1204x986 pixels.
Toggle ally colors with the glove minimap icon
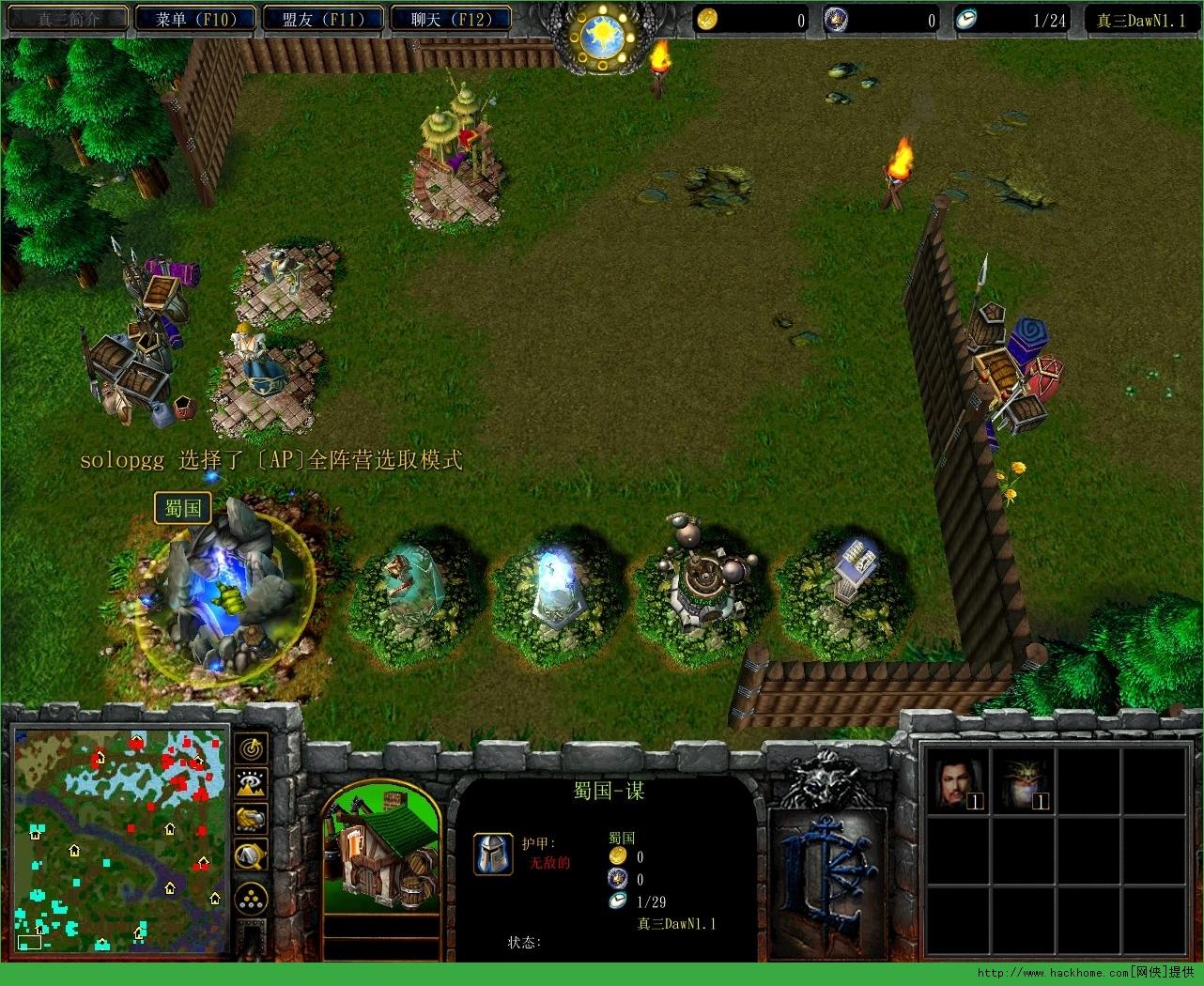tap(250, 817)
